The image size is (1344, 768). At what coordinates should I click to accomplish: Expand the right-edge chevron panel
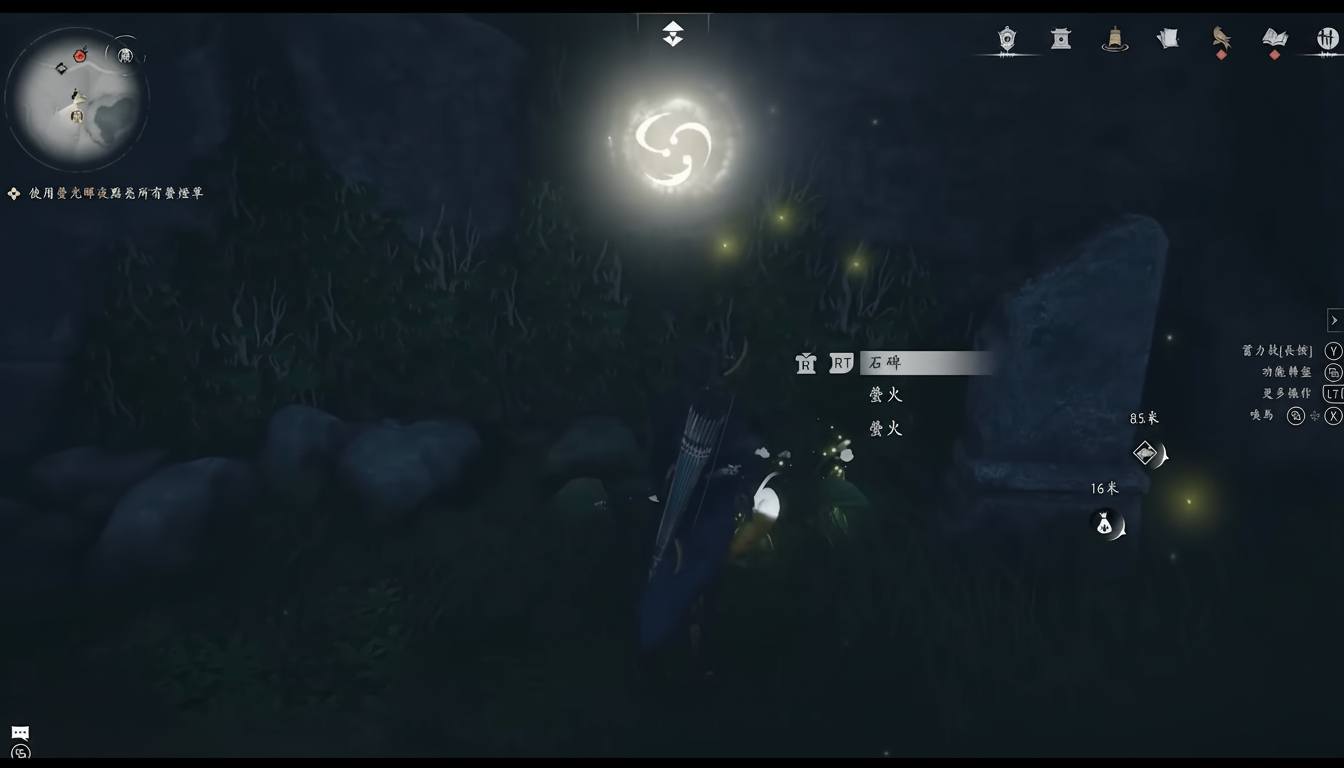click(x=1334, y=319)
